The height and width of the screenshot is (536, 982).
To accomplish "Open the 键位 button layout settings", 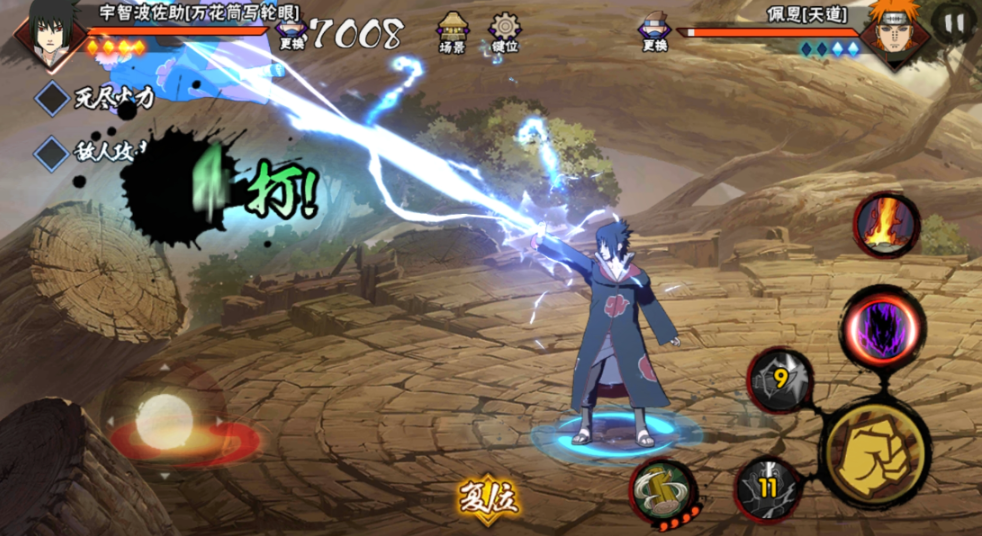I will [506, 31].
